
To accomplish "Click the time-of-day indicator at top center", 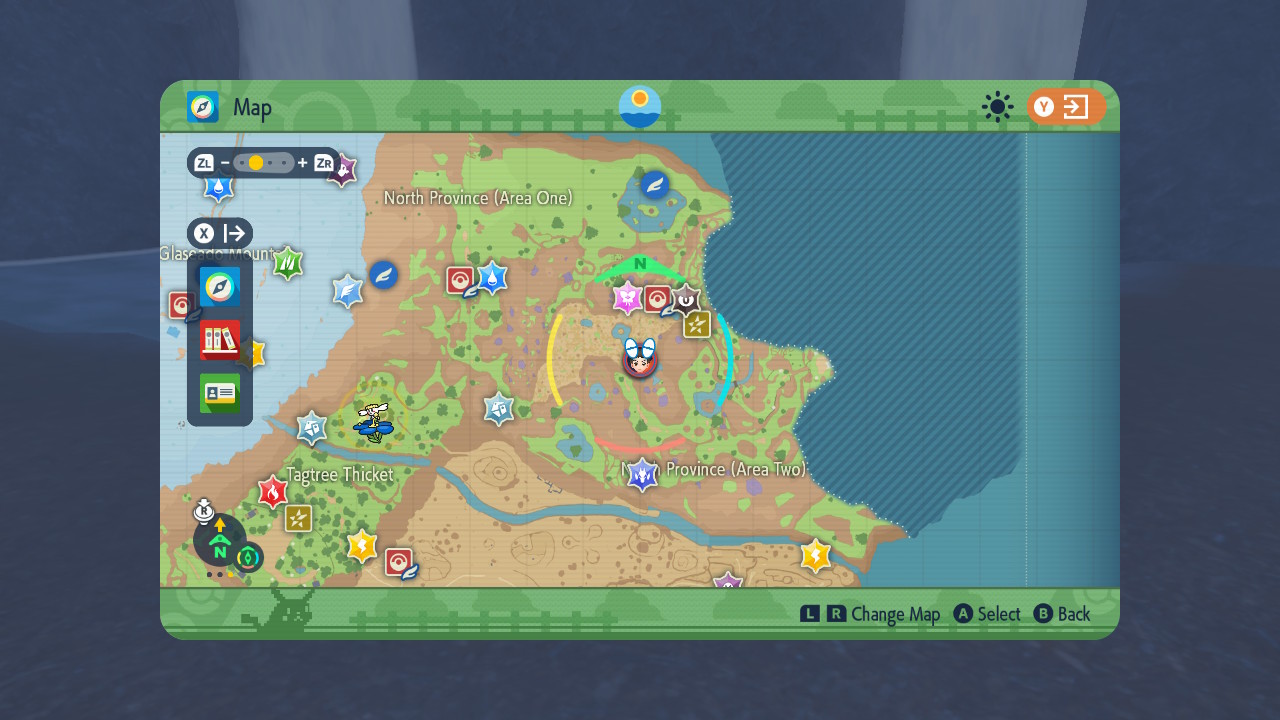I will tap(638, 107).
